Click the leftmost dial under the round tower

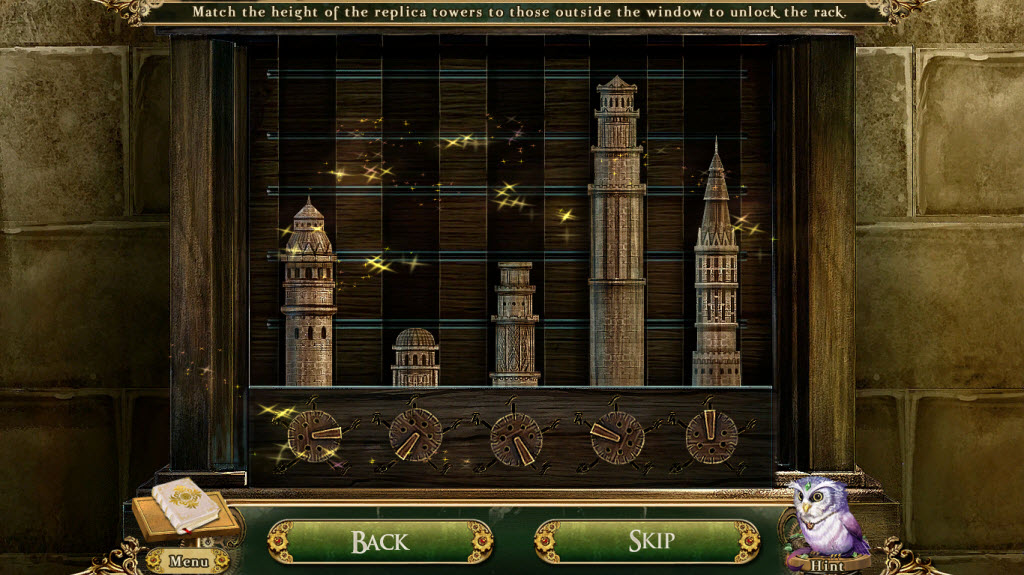click(313, 437)
